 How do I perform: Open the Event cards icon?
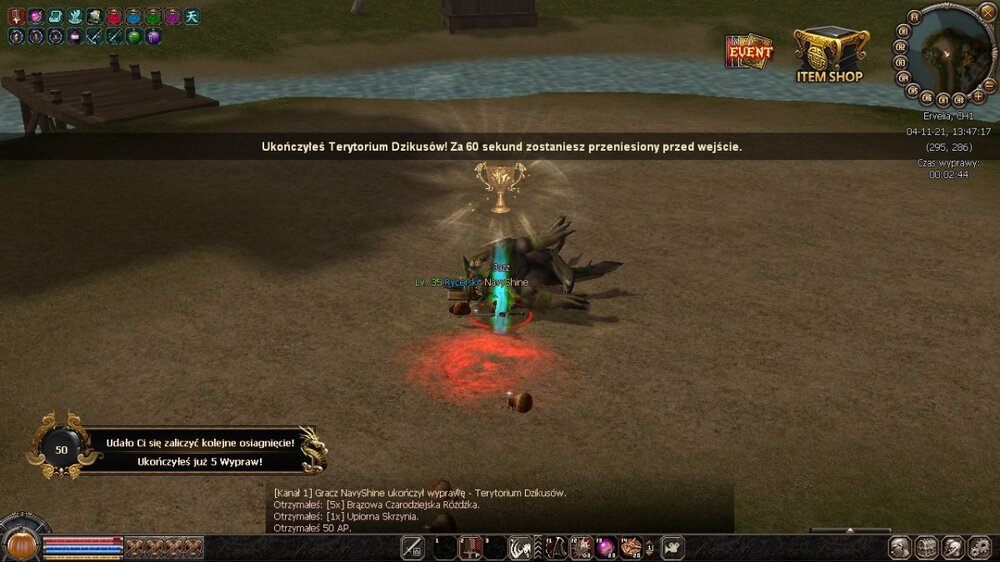(x=749, y=52)
